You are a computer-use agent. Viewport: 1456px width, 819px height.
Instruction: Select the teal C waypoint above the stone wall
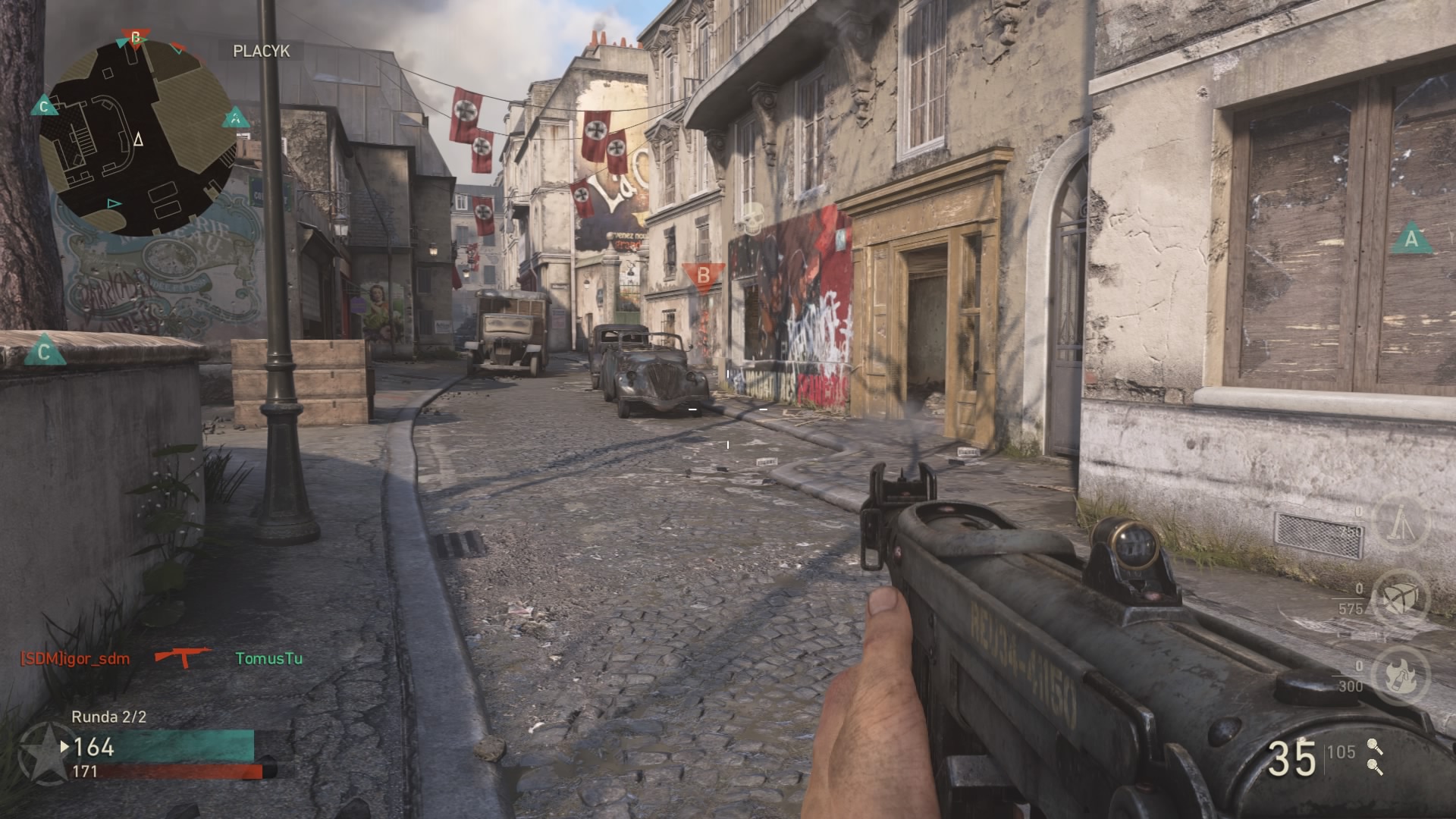pos(44,351)
